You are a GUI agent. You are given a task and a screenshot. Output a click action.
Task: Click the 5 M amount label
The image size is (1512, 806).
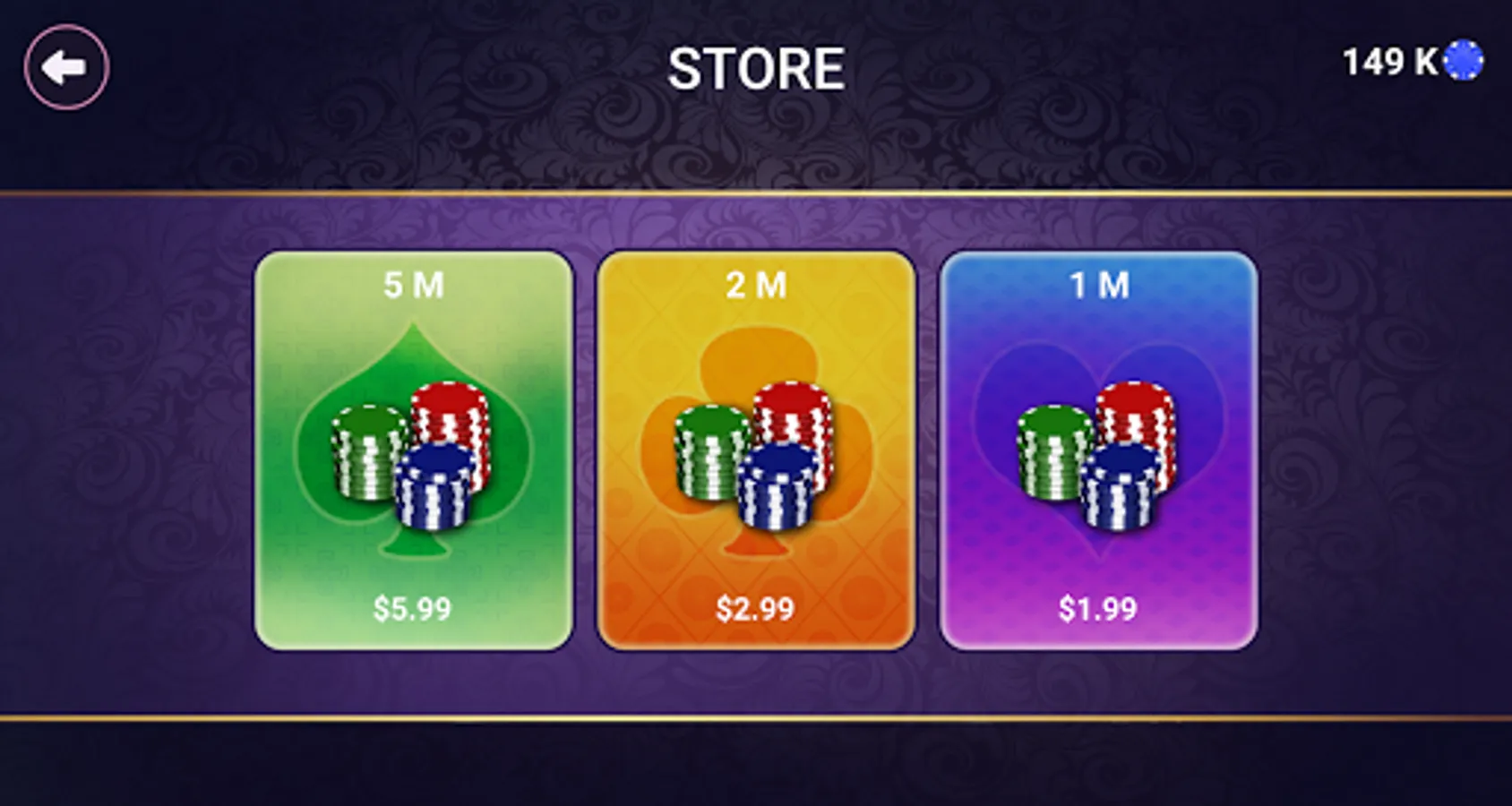point(414,286)
